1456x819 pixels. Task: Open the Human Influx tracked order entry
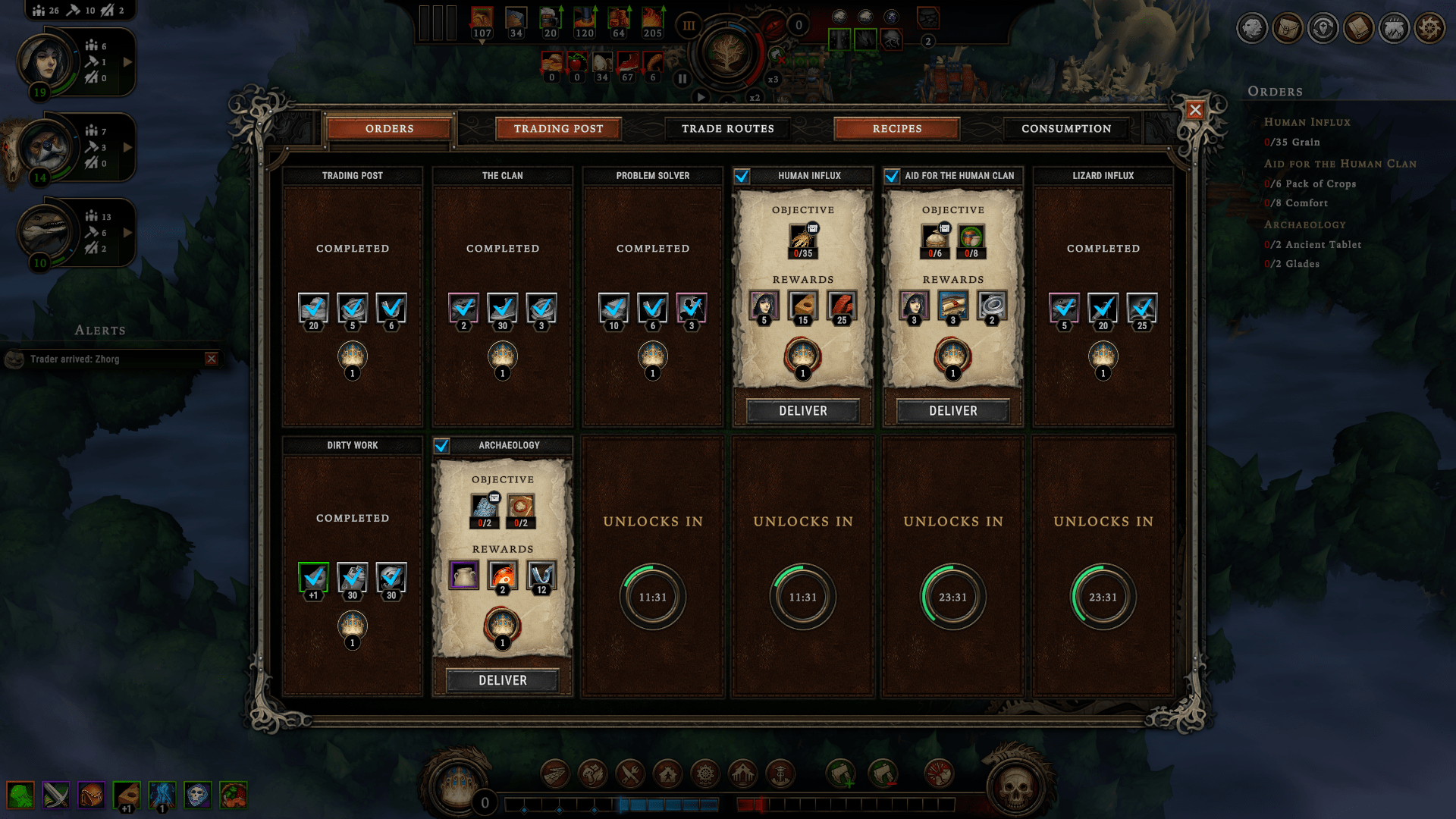click(1307, 122)
